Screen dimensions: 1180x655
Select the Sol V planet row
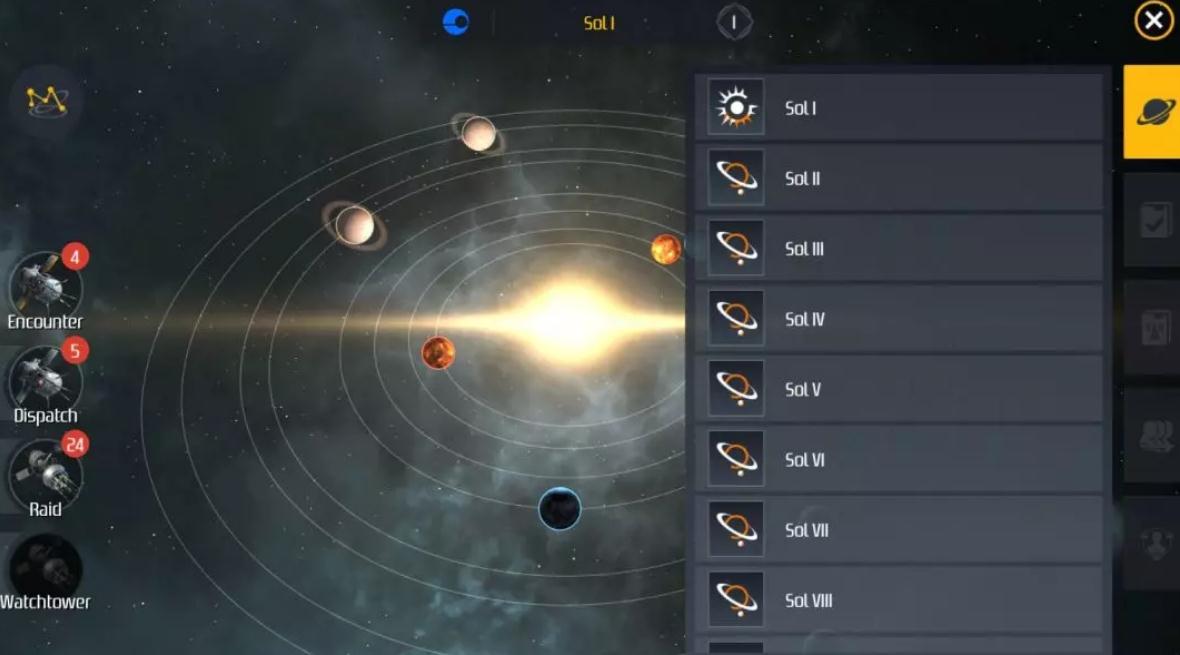pyautogui.click(x=899, y=389)
